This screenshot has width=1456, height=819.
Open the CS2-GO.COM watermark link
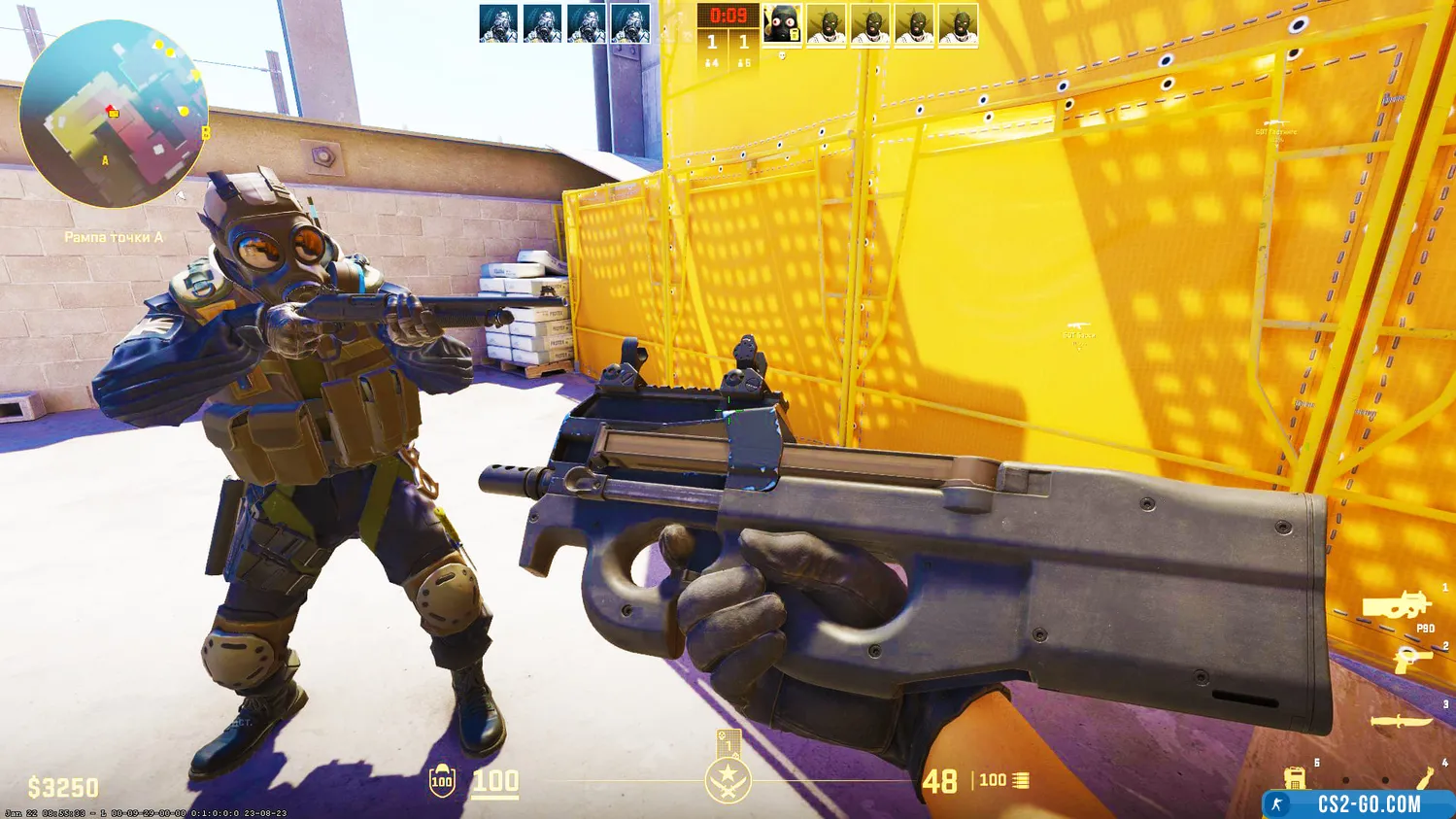pos(1358,804)
